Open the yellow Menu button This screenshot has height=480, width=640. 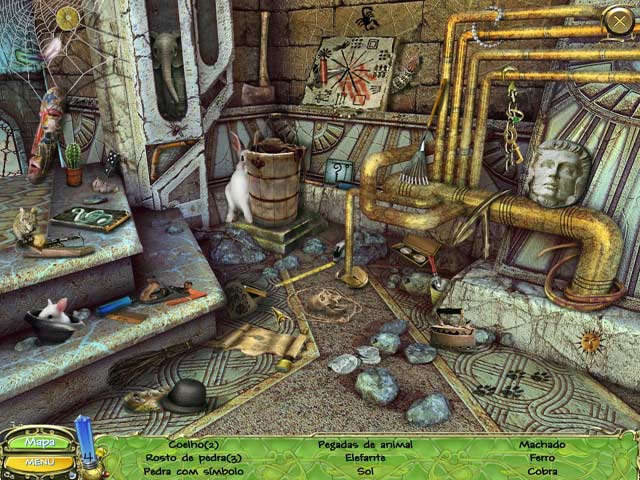(x=39, y=463)
